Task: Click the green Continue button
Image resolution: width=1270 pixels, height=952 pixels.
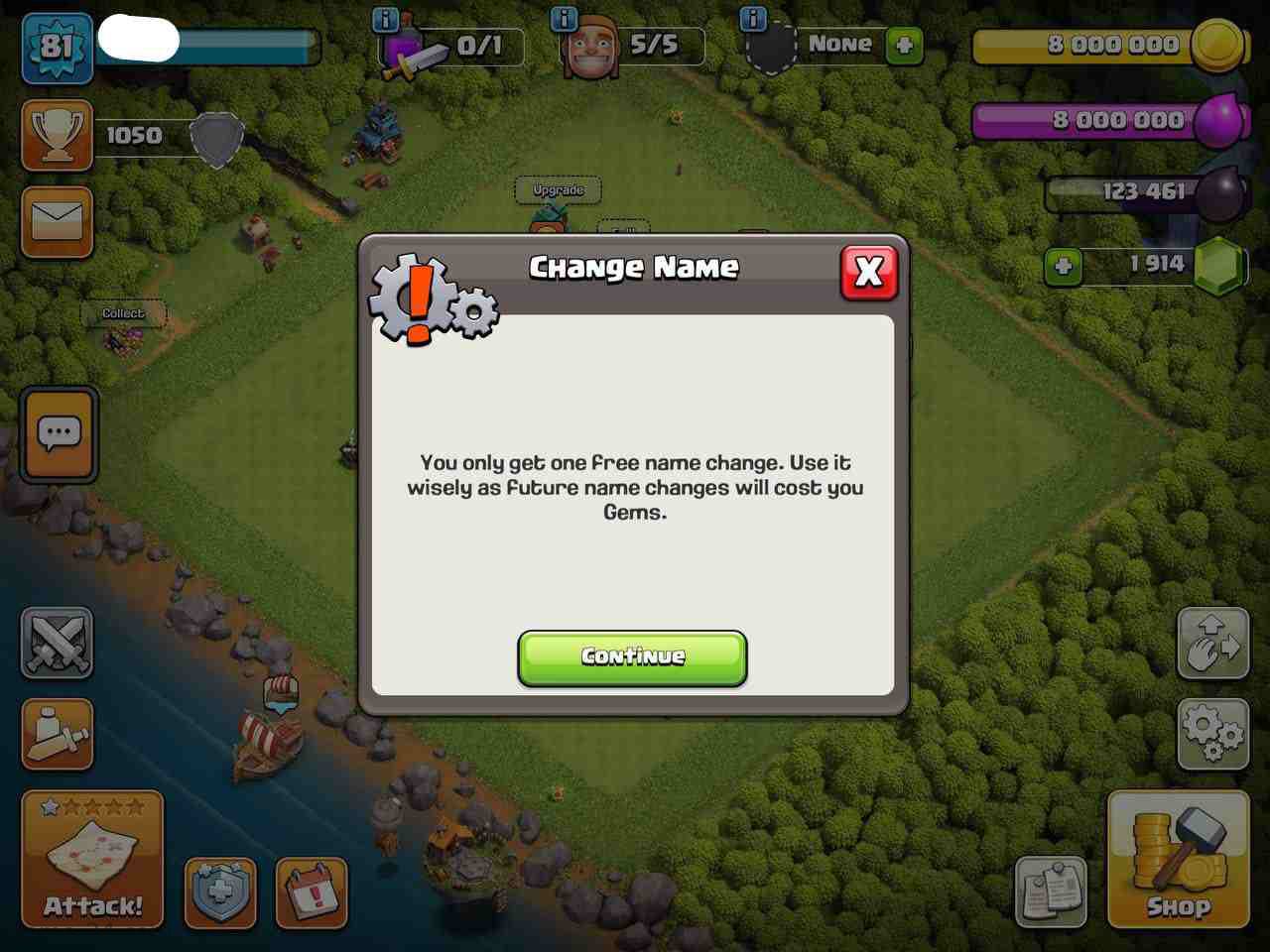Action: 632,657
